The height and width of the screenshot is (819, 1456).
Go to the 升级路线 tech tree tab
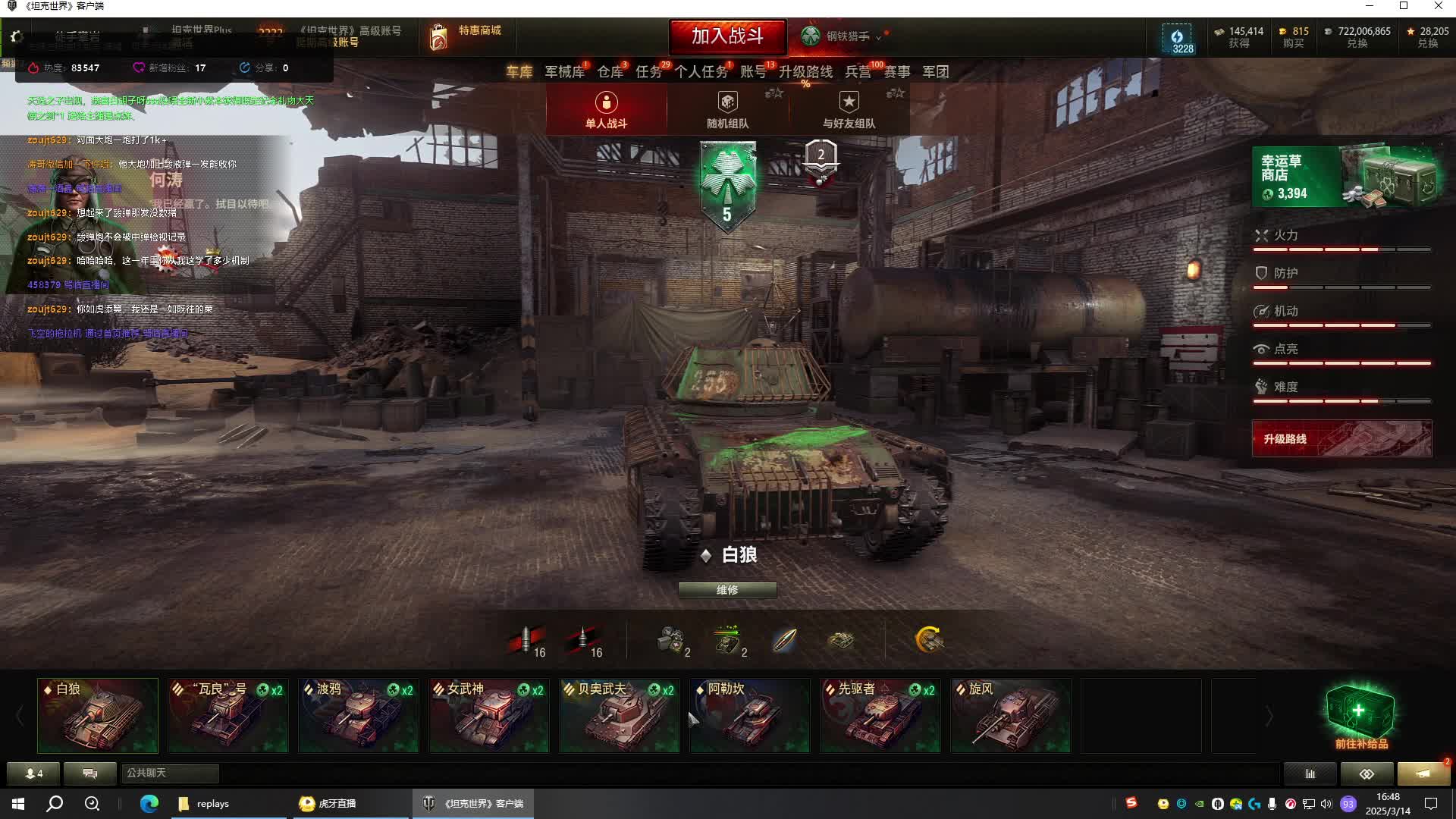pos(805,72)
